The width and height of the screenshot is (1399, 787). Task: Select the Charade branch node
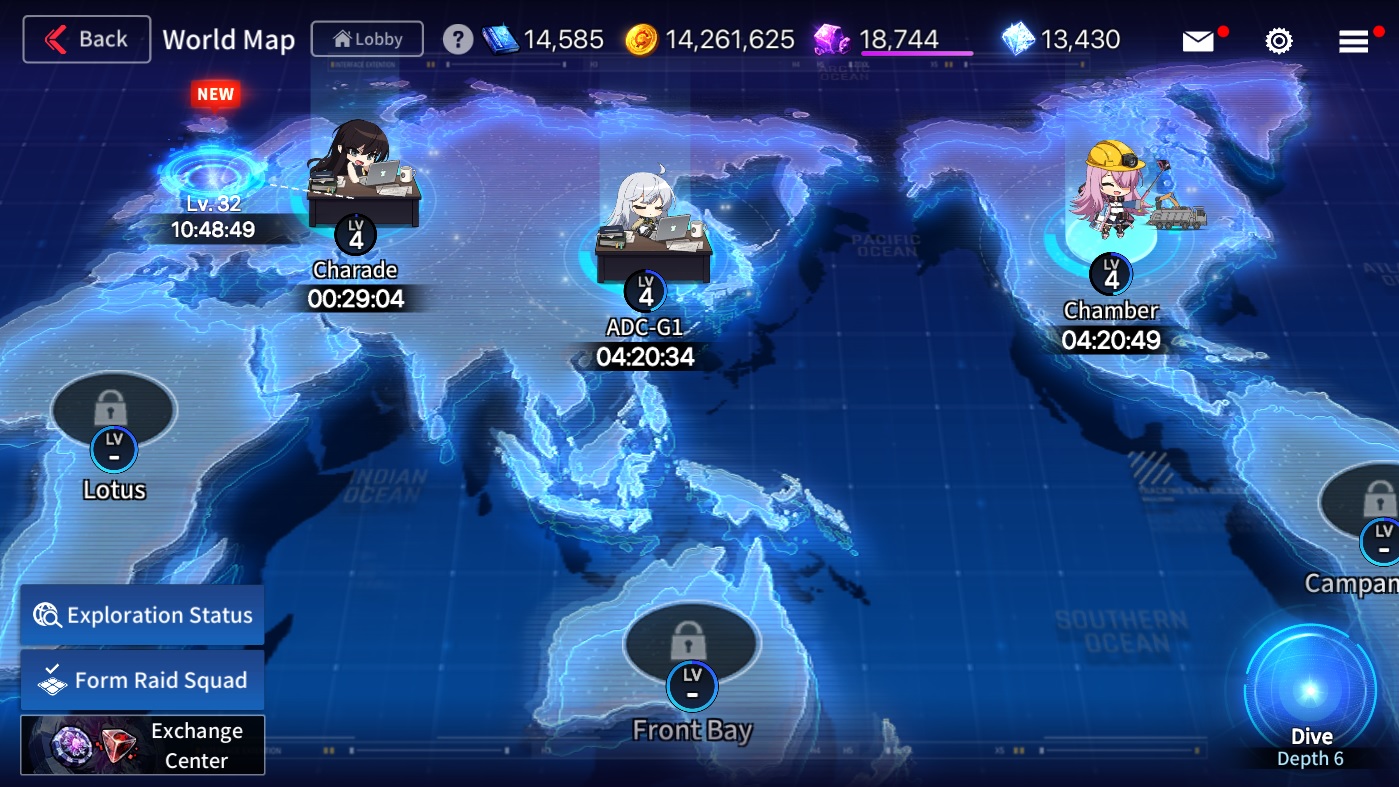pos(361,190)
